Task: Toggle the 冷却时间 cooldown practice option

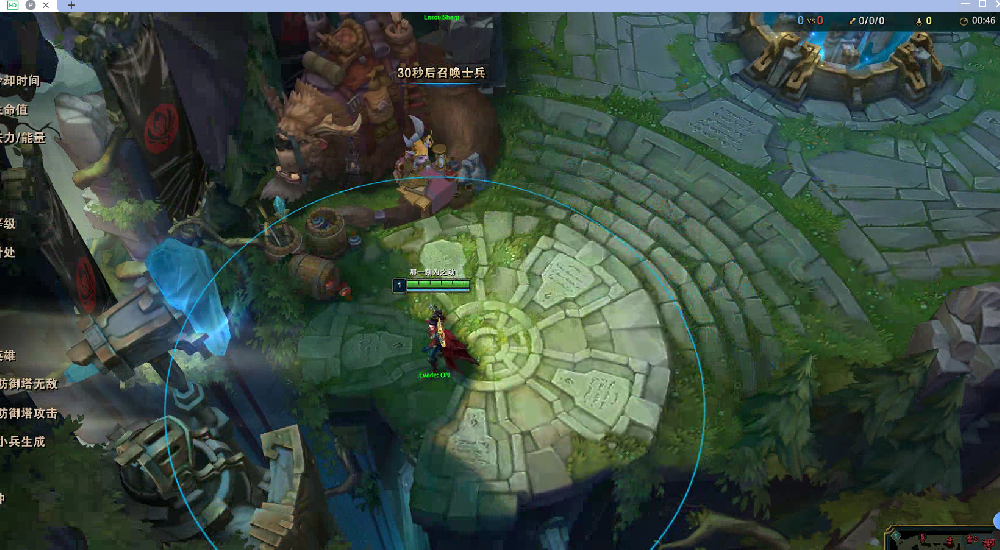Action: tap(20, 80)
